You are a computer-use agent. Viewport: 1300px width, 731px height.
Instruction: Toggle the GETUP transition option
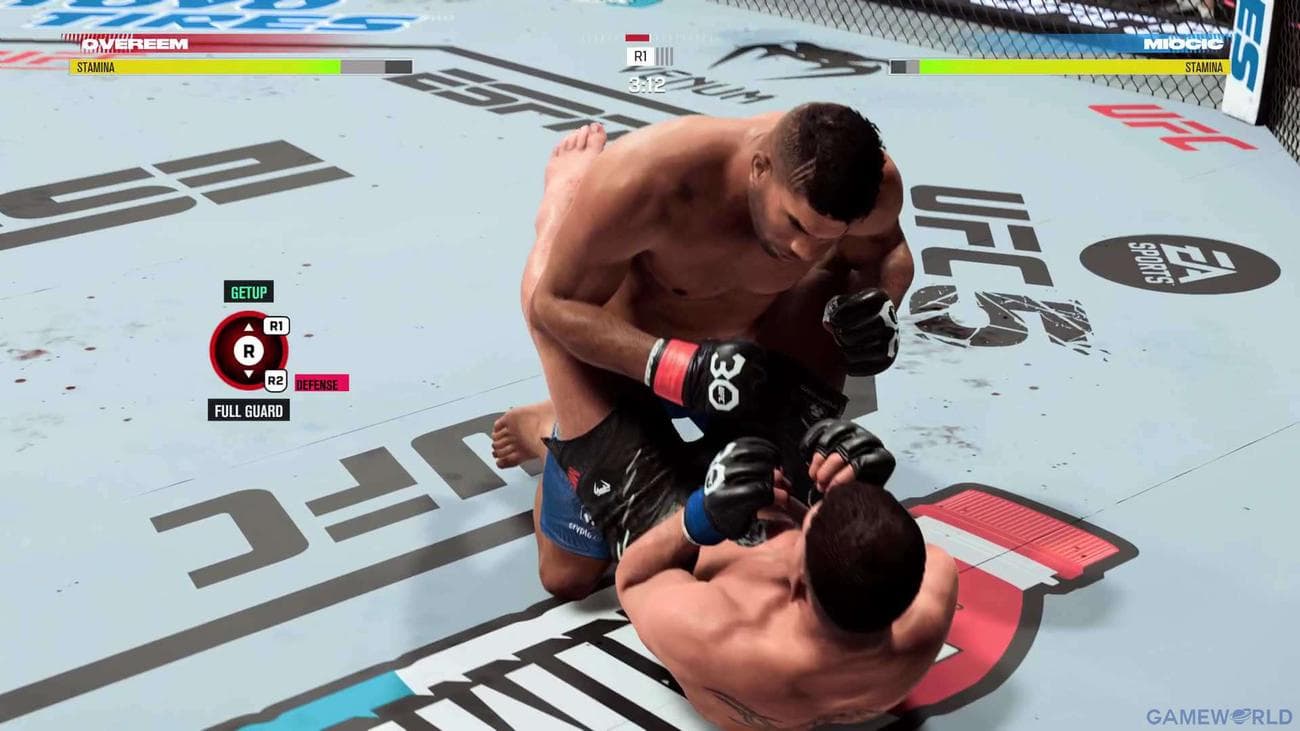tap(247, 293)
